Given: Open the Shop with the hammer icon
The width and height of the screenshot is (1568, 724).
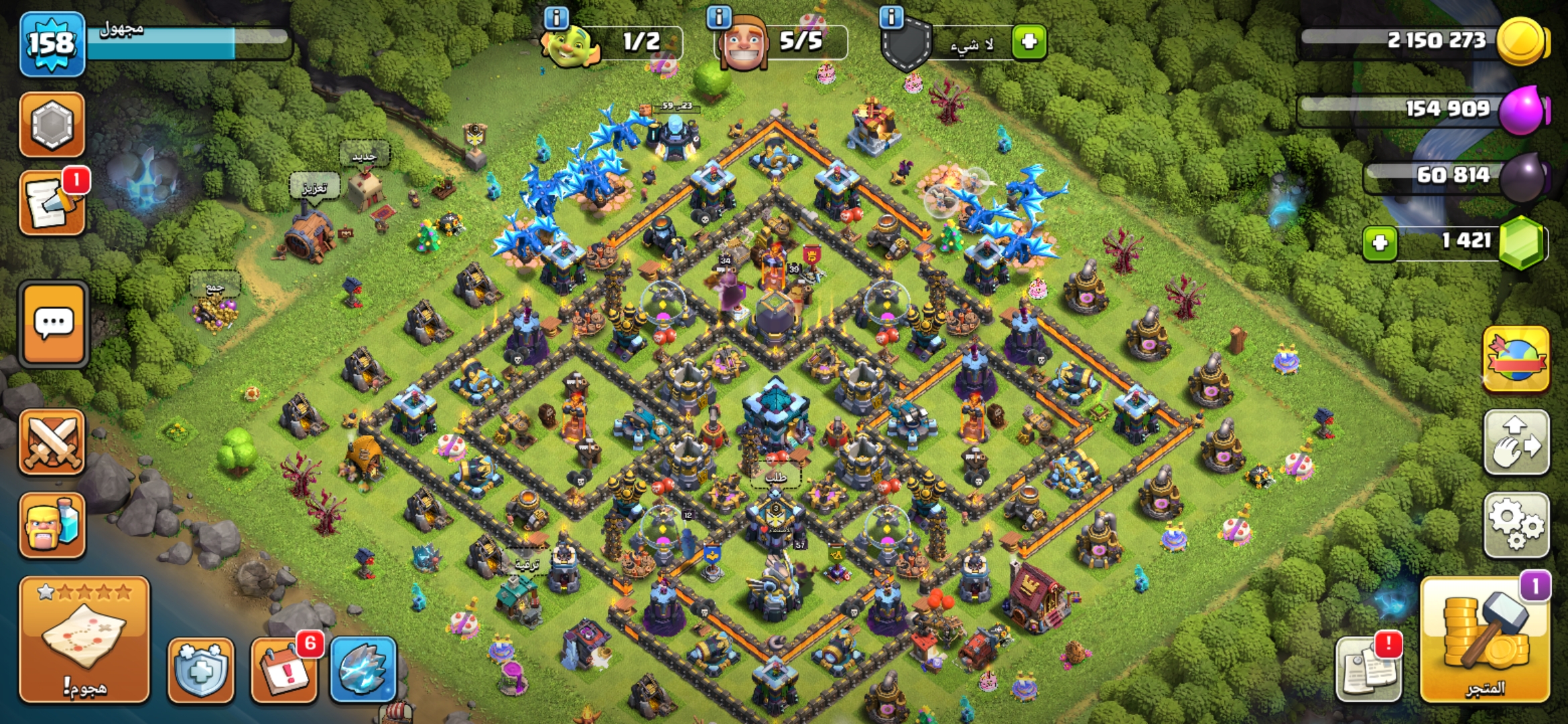Looking at the screenshot, I should (x=1485, y=640).
